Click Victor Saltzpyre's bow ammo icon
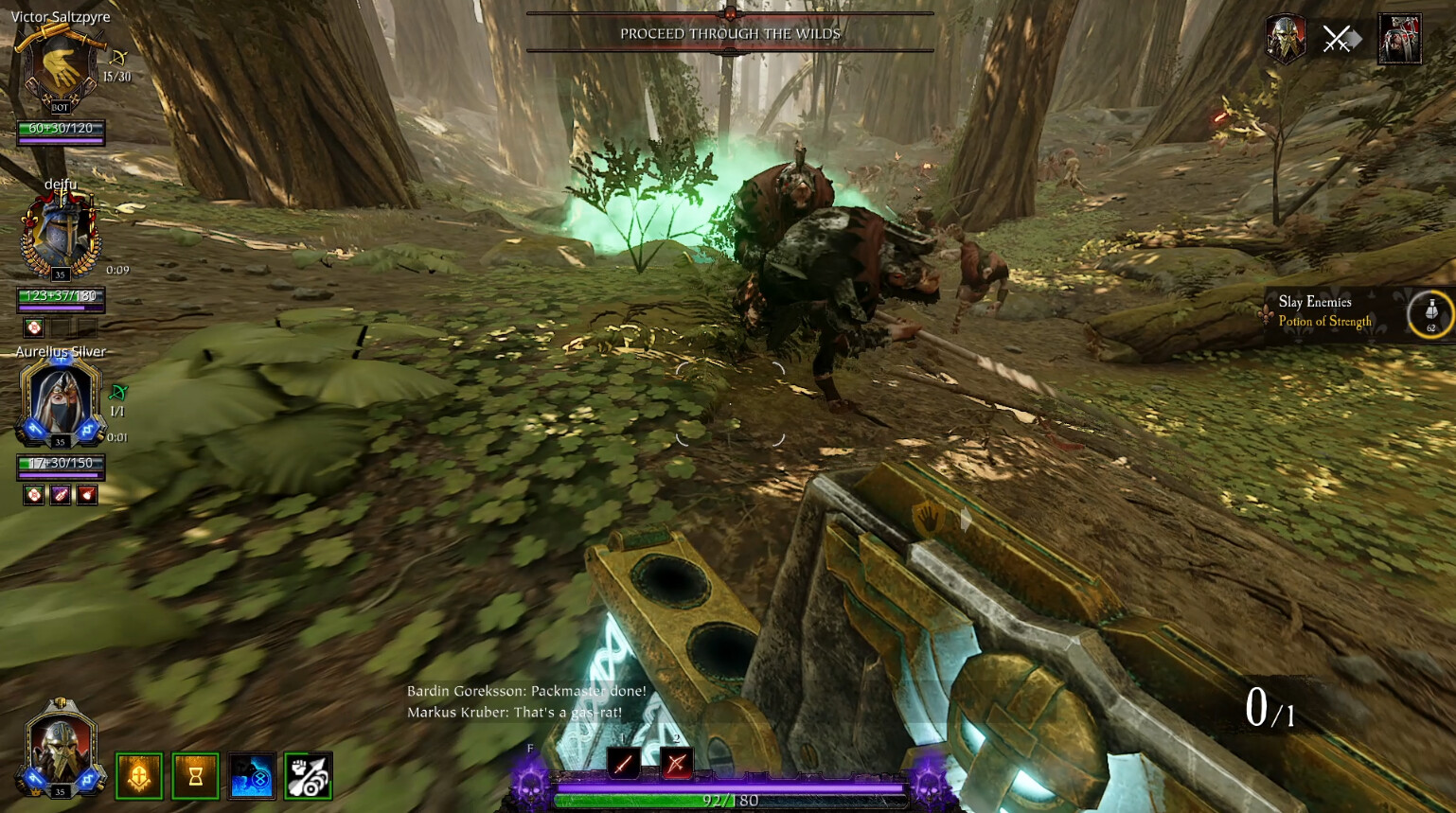The image size is (1456, 813). point(119,59)
